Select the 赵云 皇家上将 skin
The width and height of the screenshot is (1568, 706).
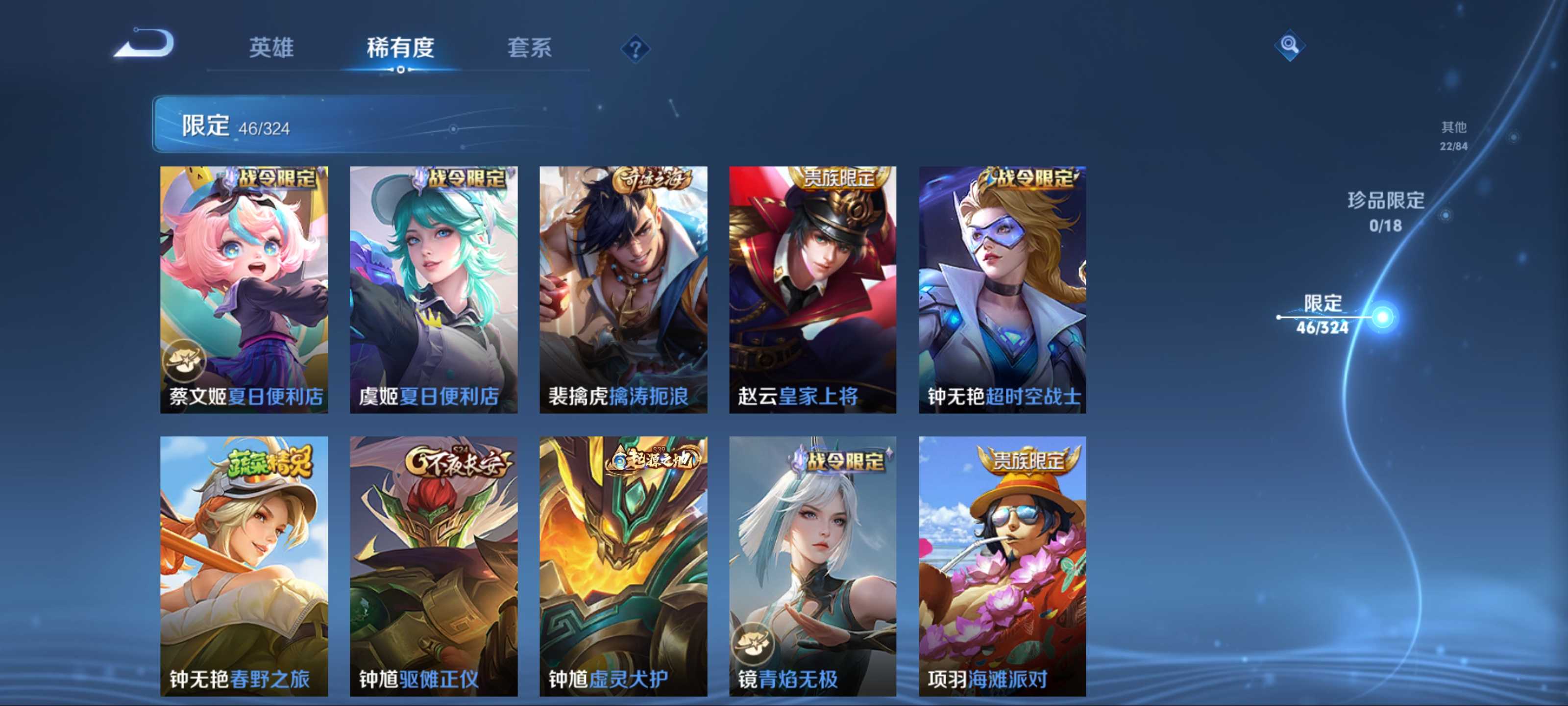[812, 289]
